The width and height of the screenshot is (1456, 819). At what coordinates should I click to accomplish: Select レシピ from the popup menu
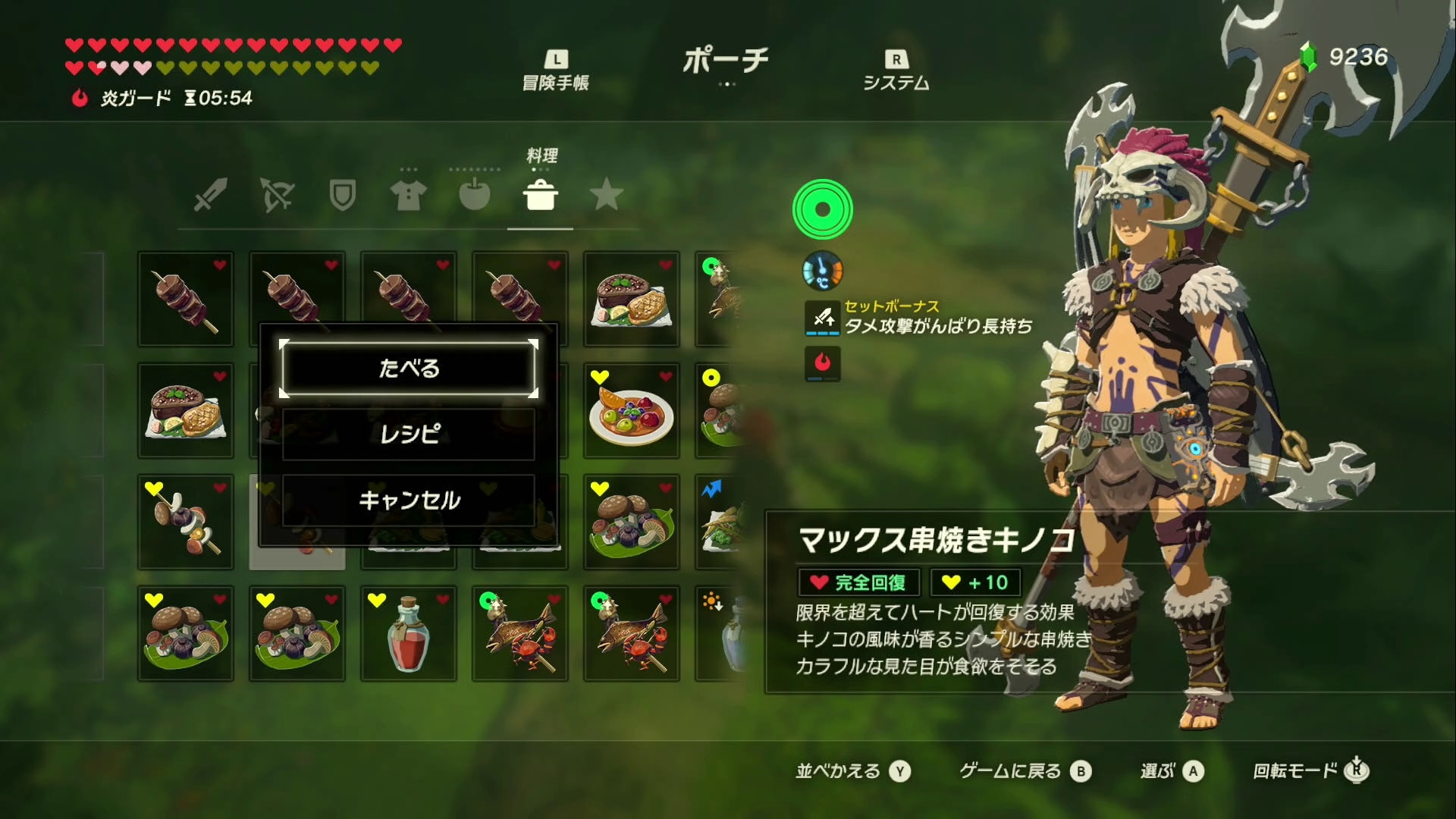[x=408, y=434]
